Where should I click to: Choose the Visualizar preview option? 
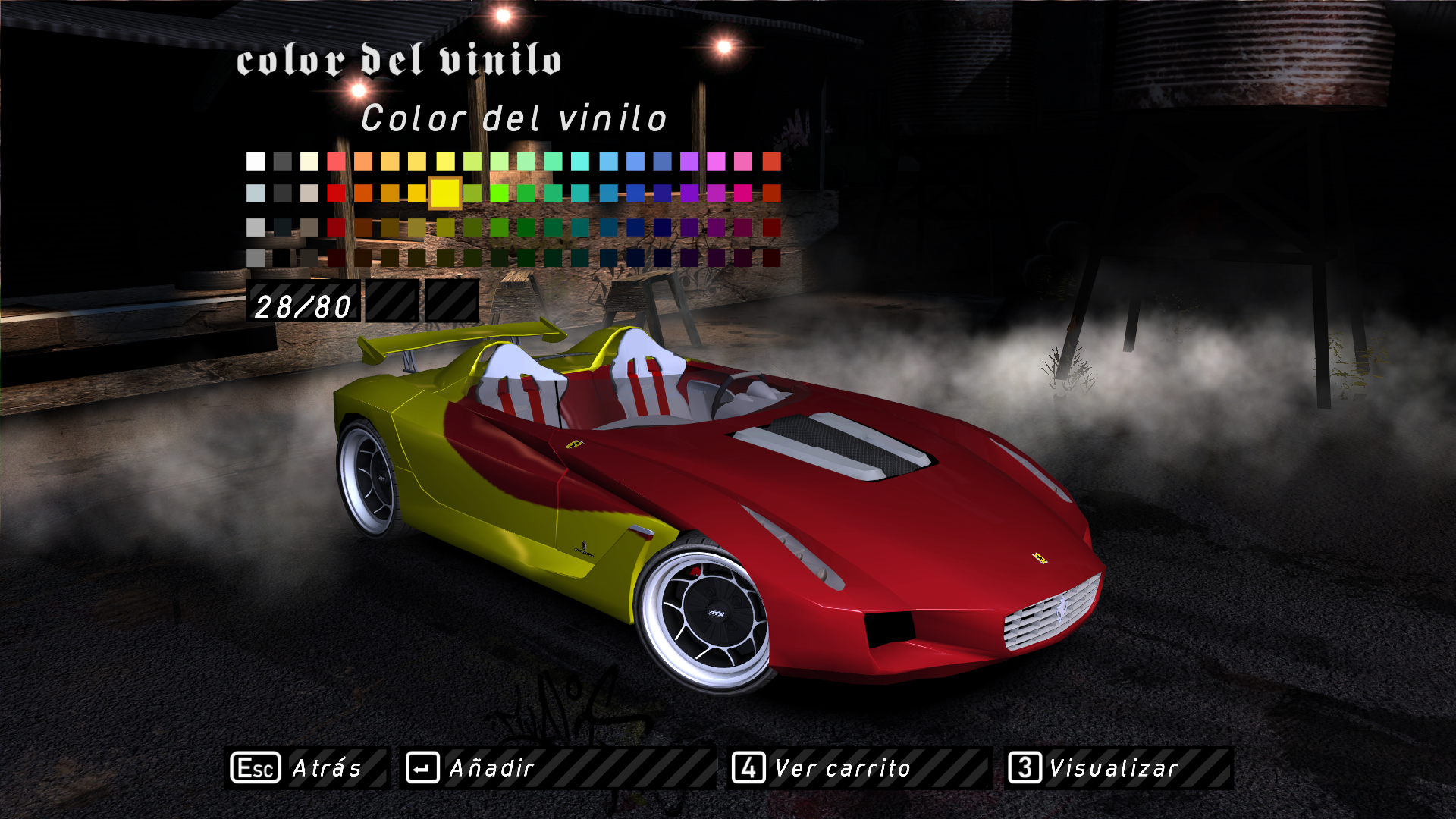1119,768
